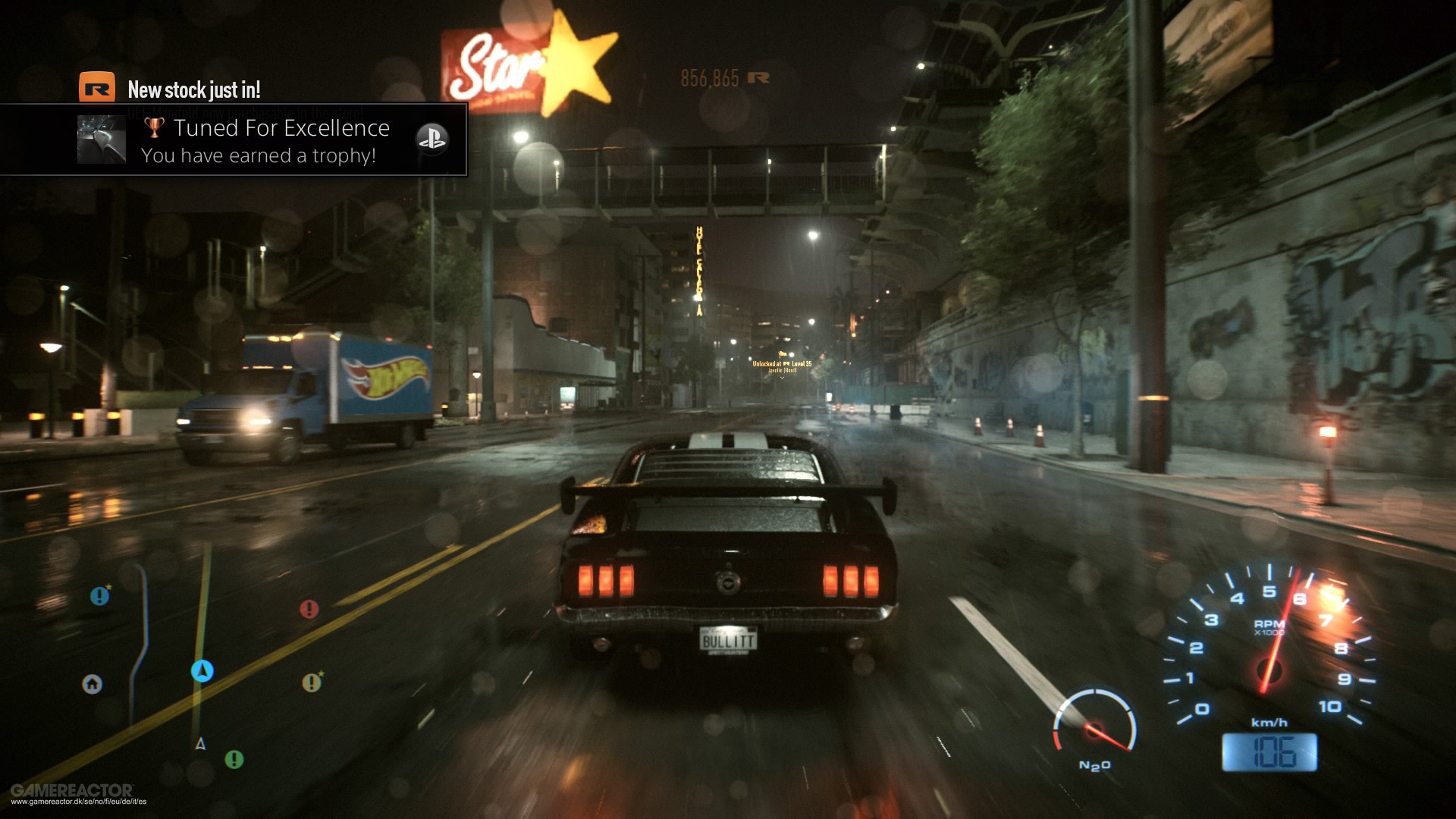
Task: Click the red event marker on the minimap
Action: pos(309,610)
